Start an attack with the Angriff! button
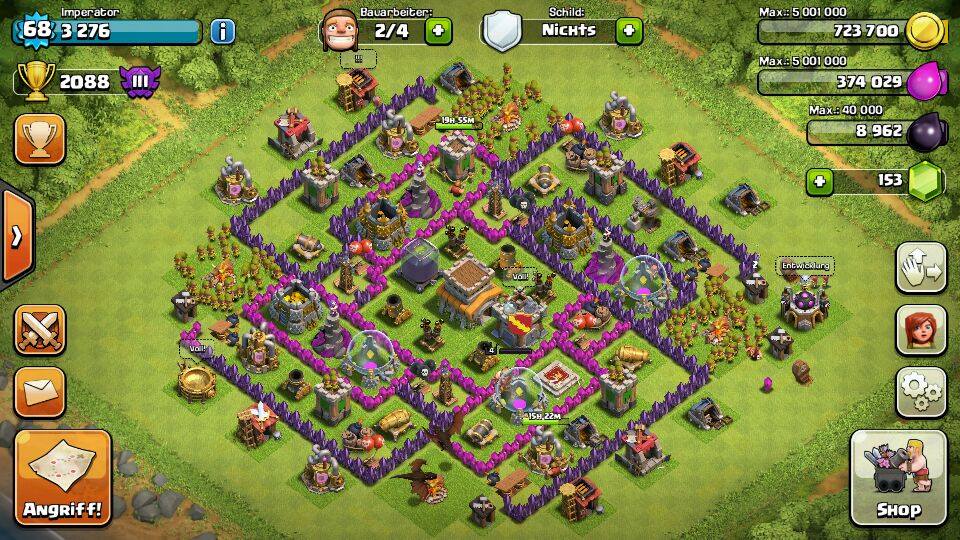The width and height of the screenshot is (960, 540). [x=63, y=477]
